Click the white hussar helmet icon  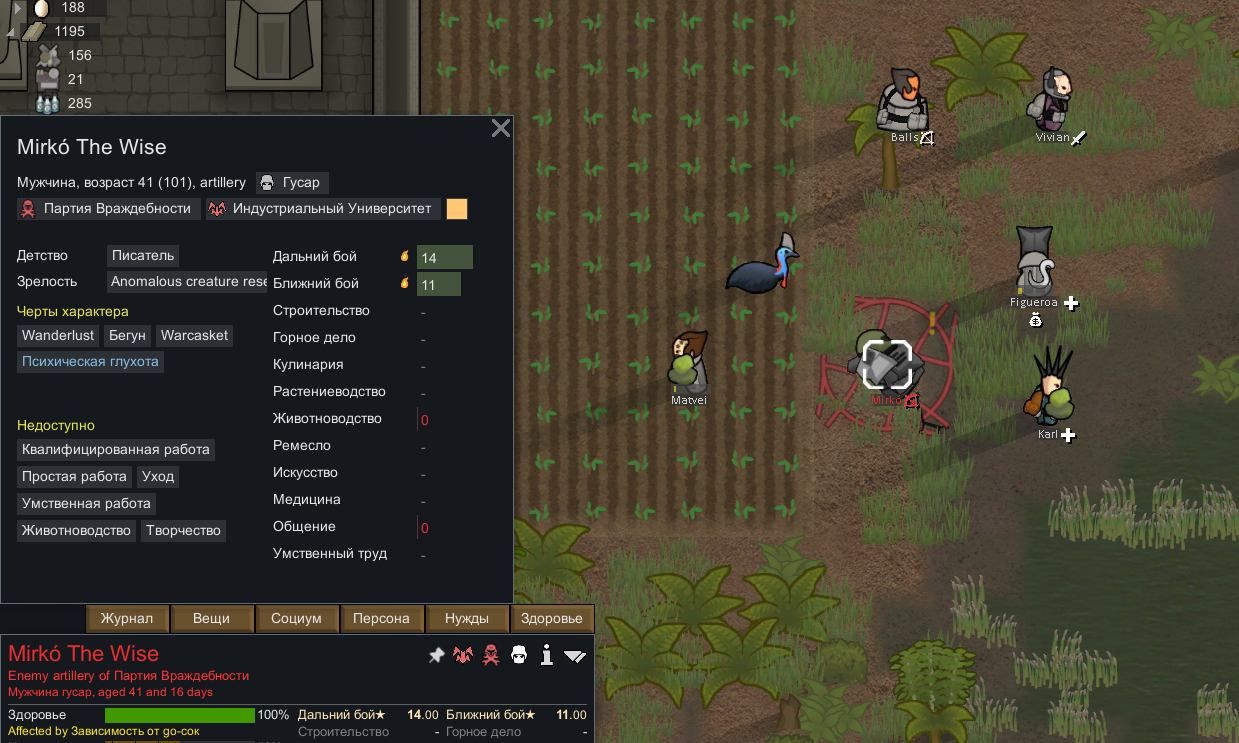tap(518, 656)
